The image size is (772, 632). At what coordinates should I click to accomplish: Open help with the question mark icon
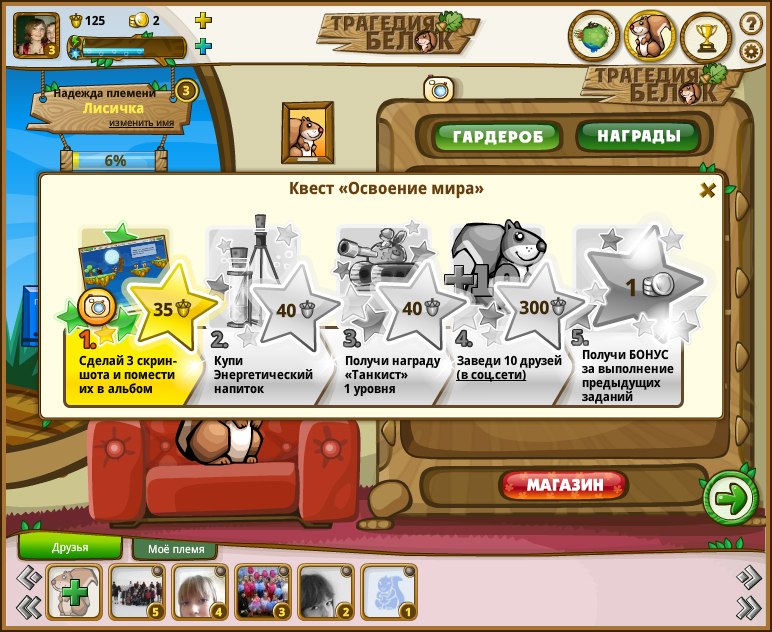coord(752,23)
